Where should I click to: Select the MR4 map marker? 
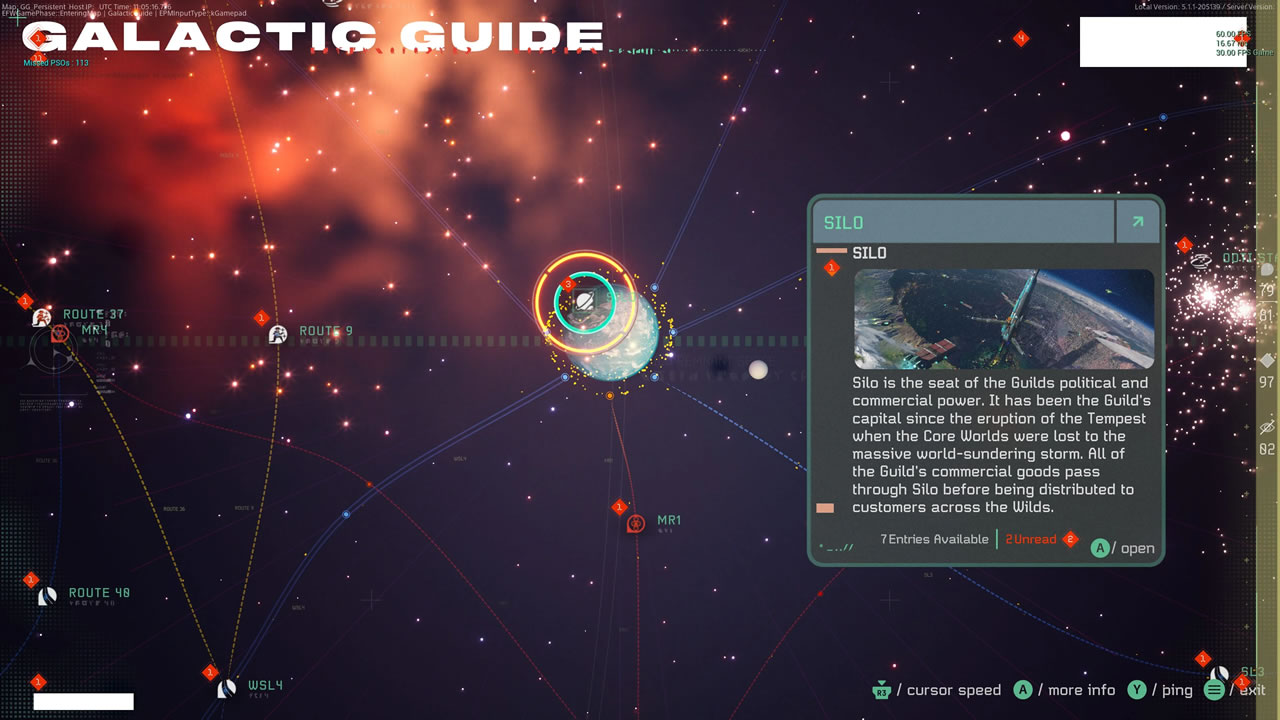coord(60,334)
